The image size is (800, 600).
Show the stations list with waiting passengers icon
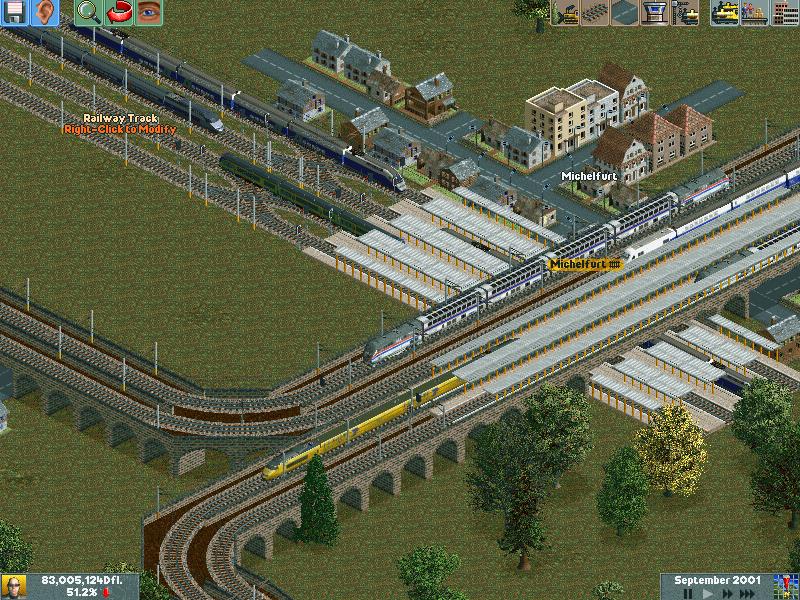(755, 13)
